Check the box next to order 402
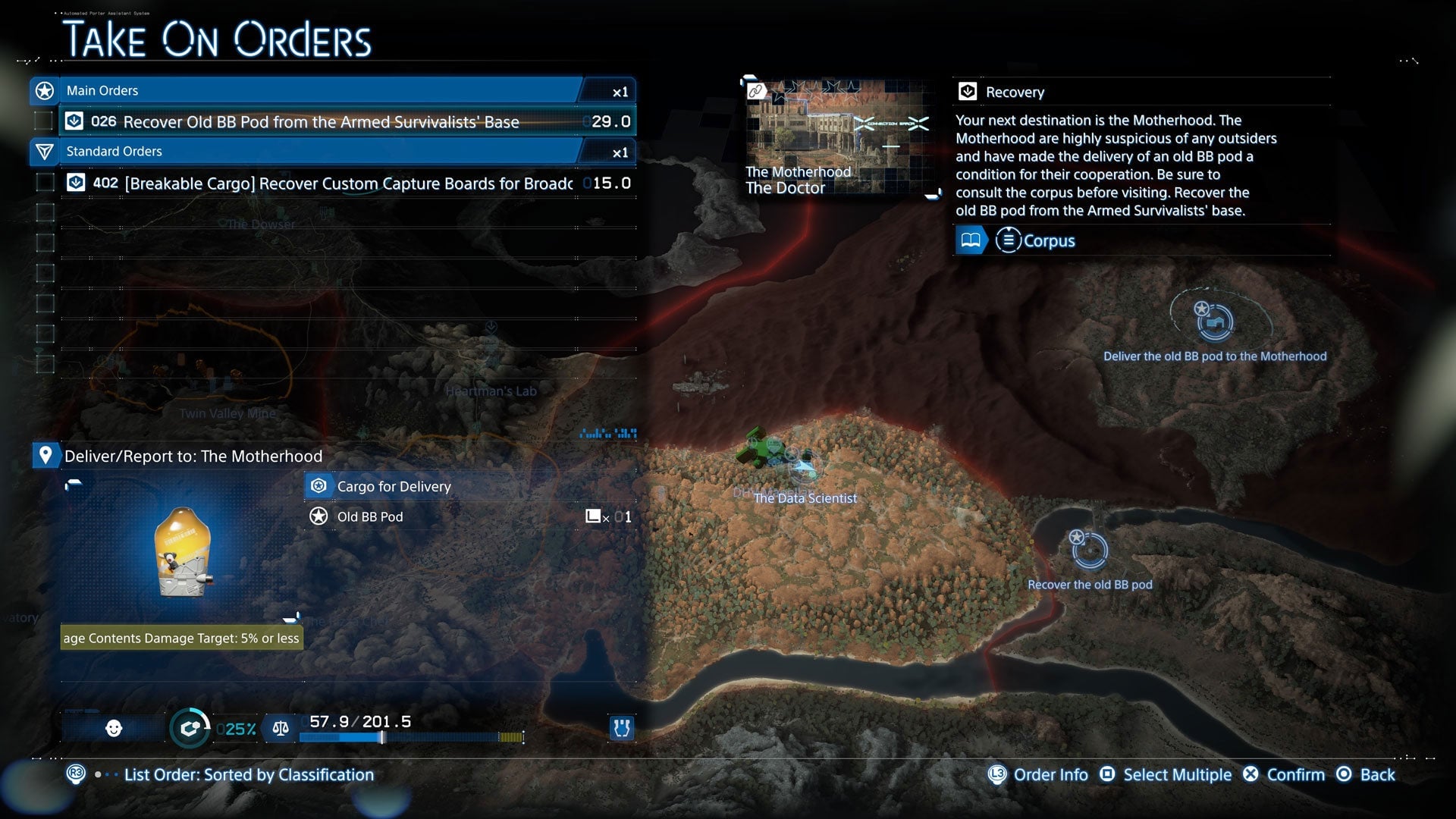This screenshot has height=819, width=1456. pyautogui.click(x=42, y=183)
